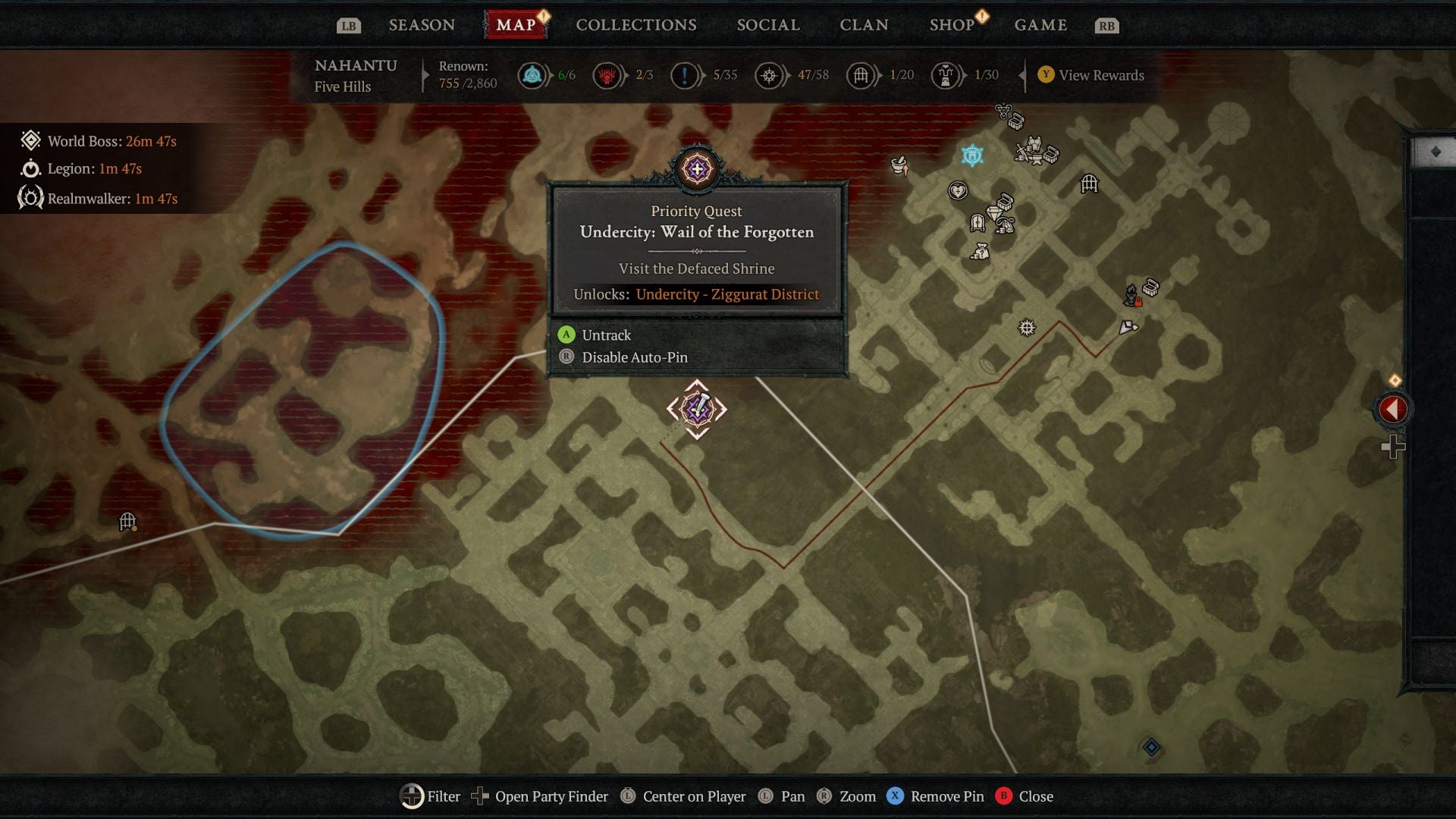This screenshot has height=819, width=1456.
Task: Click the priority quest marker below the tooltip
Action: pos(696,408)
